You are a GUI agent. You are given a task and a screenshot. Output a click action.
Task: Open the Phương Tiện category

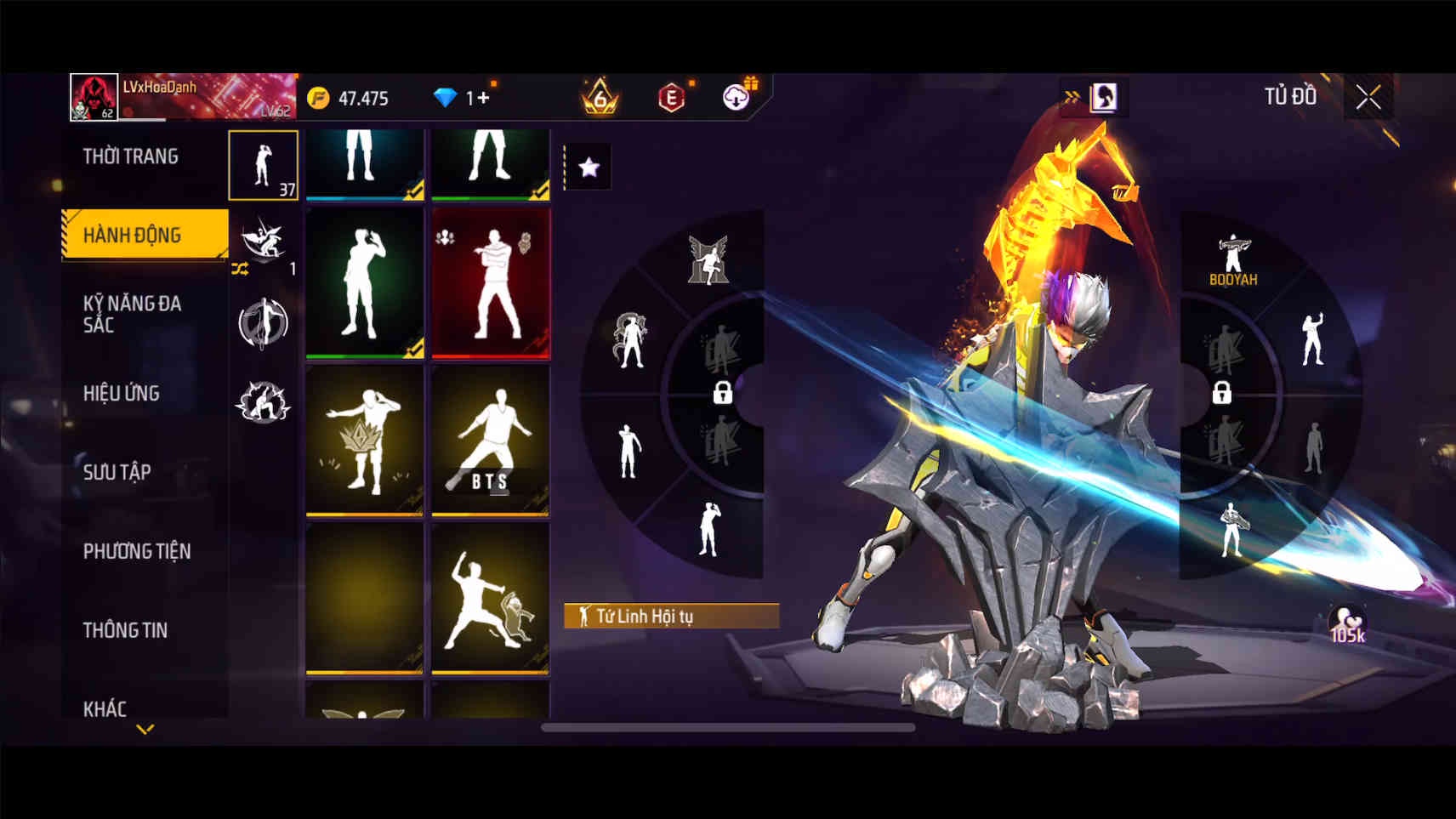(137, 551)
